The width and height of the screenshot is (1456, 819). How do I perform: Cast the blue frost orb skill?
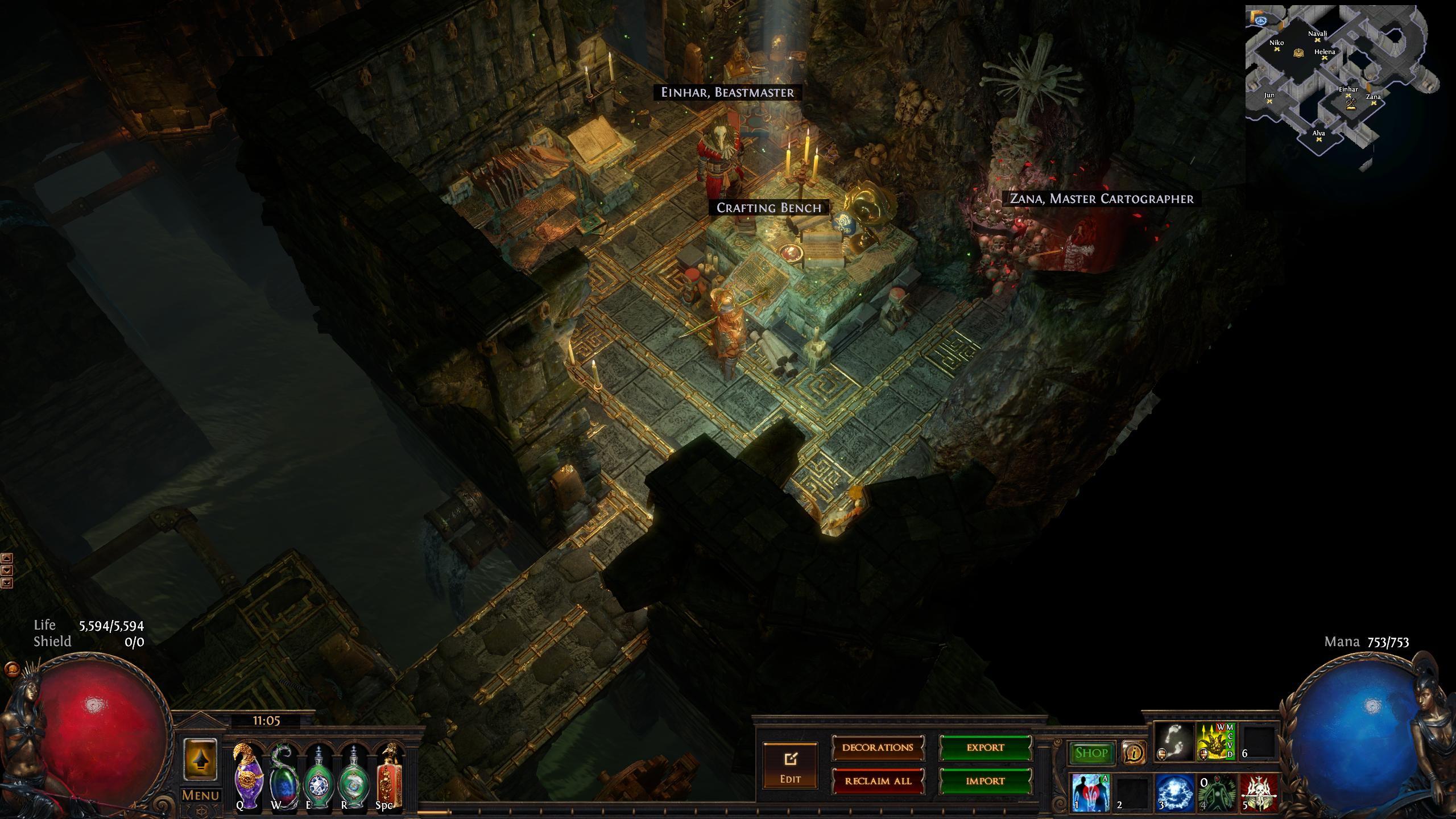point(1175,792)
